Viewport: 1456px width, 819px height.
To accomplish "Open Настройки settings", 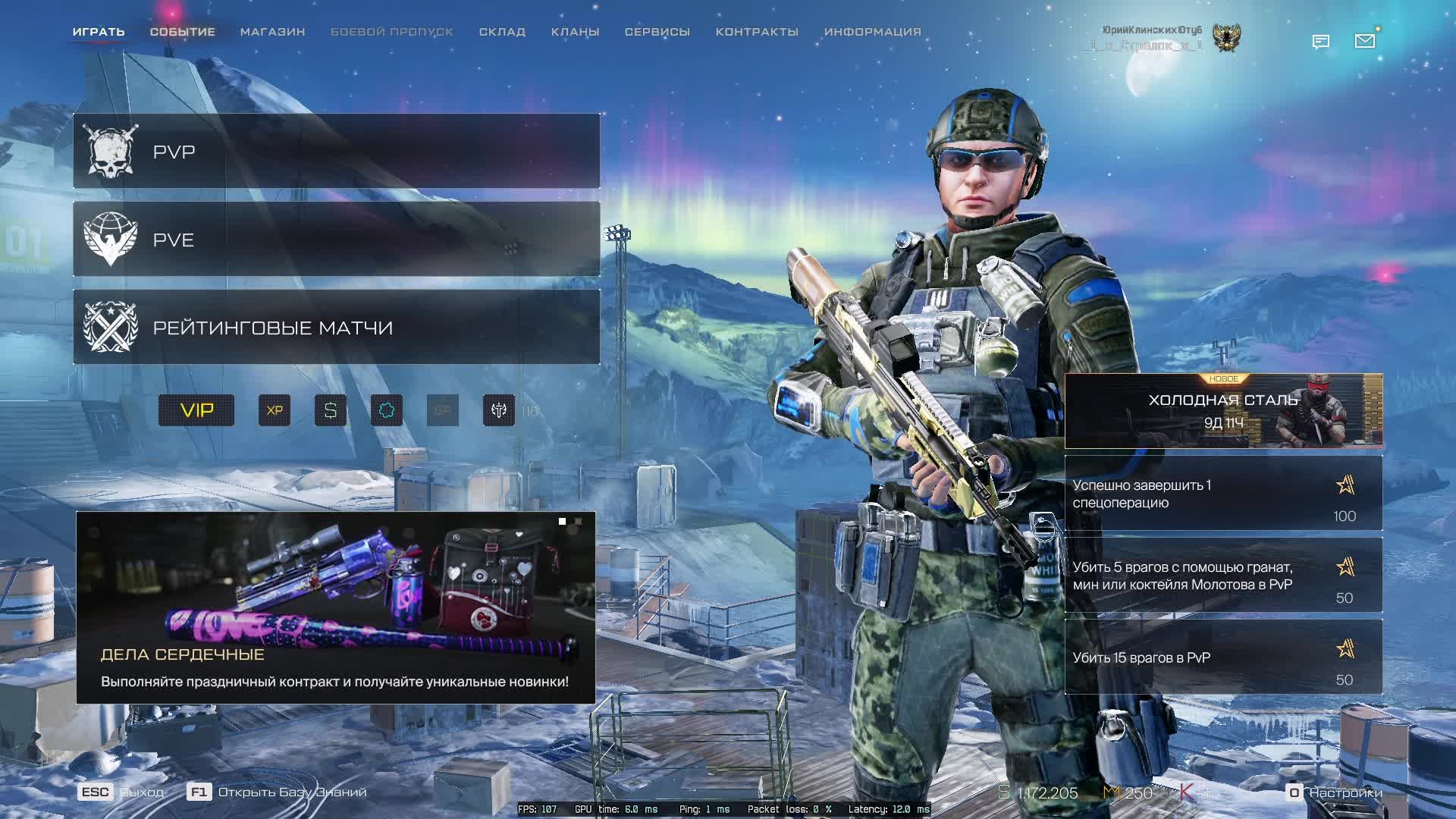I will pos(1336,792).
